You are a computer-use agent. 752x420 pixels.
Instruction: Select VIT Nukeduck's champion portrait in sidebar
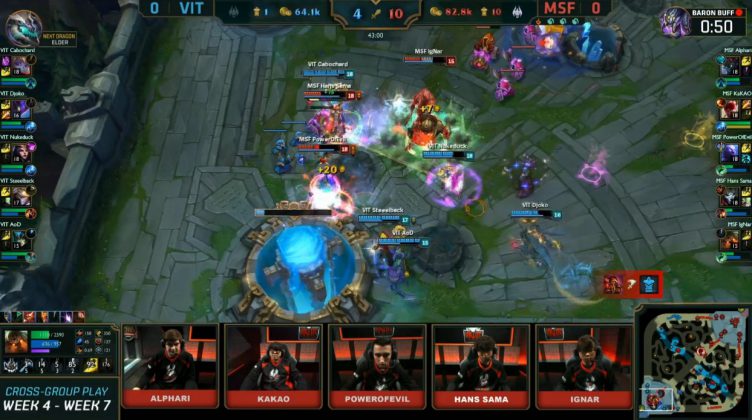[20, 152]
